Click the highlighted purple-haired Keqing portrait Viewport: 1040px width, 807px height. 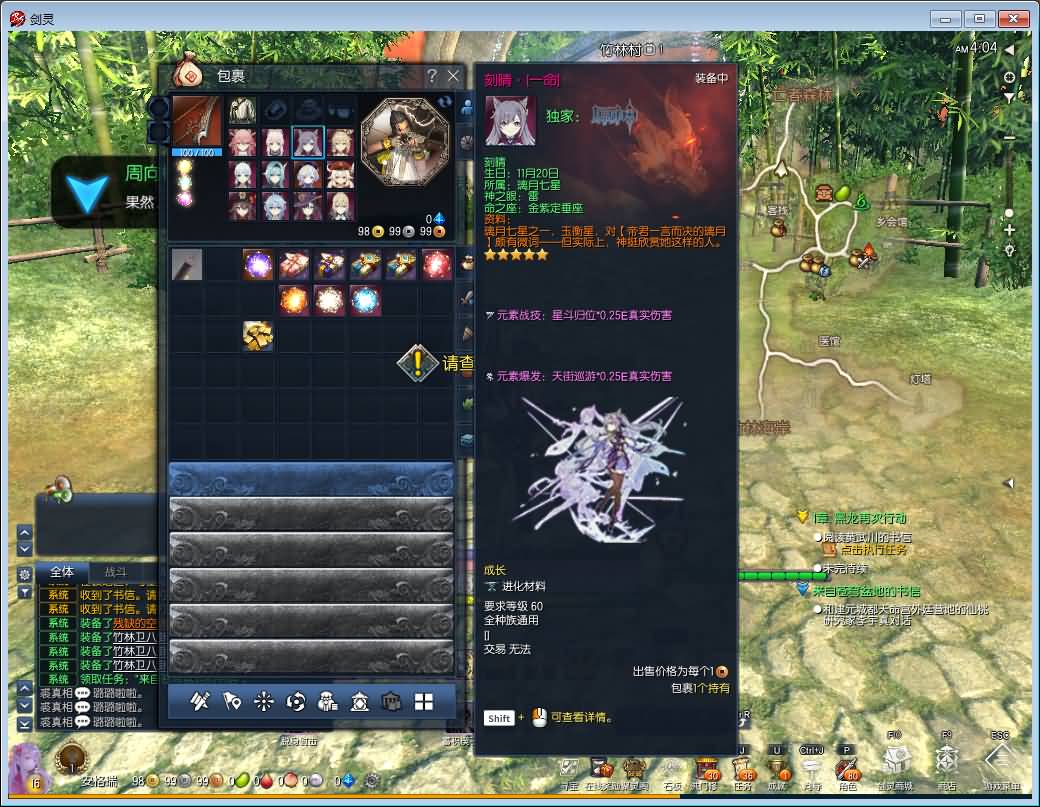click(308, 142)
